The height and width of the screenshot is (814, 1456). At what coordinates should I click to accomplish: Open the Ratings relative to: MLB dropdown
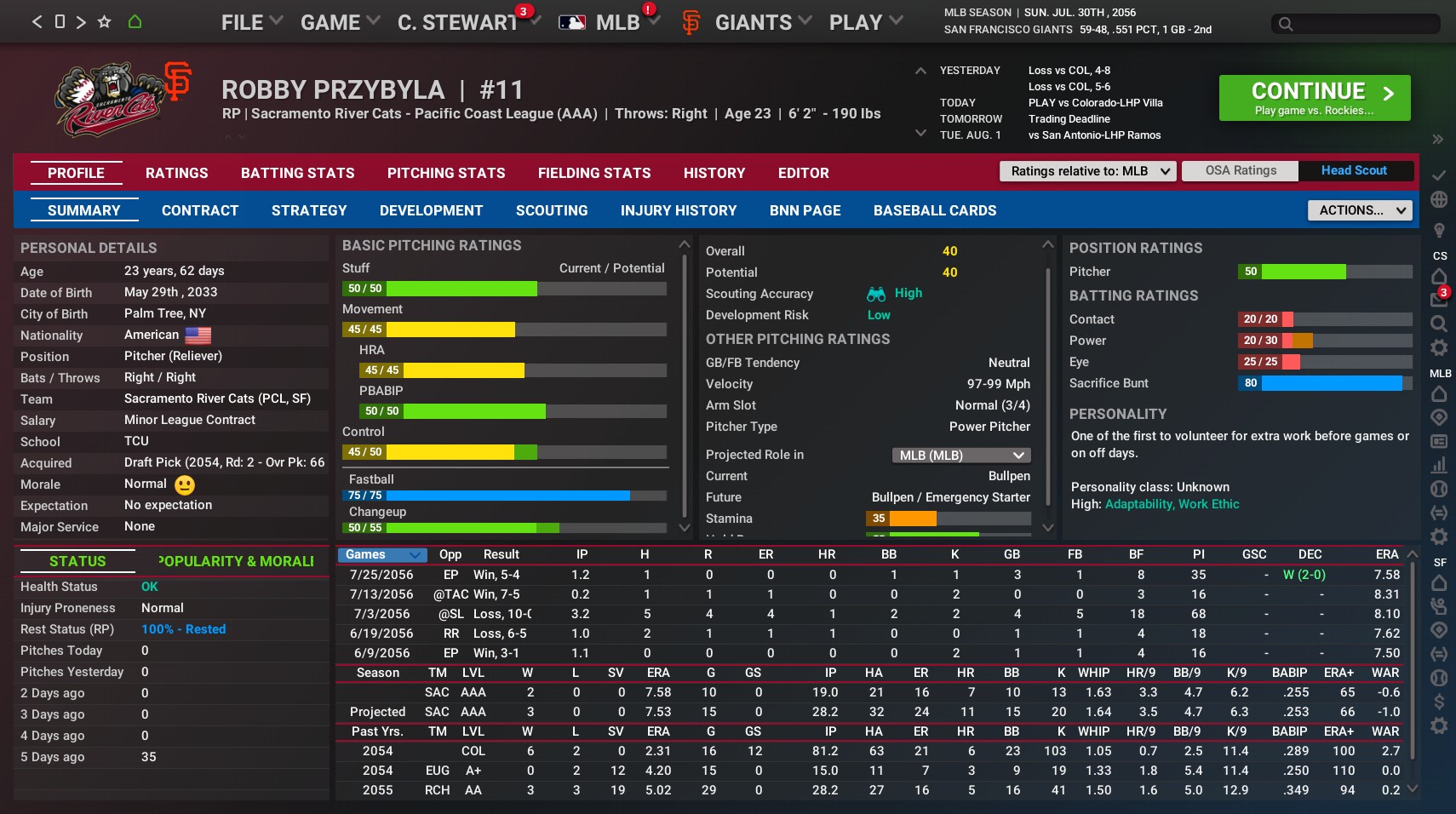[x=1087, y=171]
